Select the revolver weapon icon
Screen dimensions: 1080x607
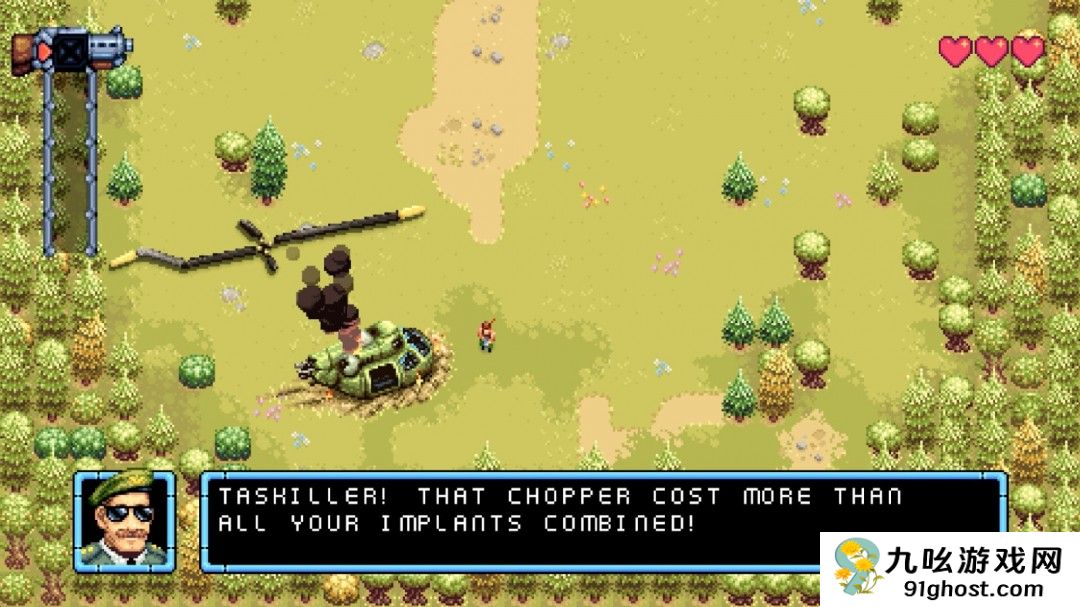point(73,48)
